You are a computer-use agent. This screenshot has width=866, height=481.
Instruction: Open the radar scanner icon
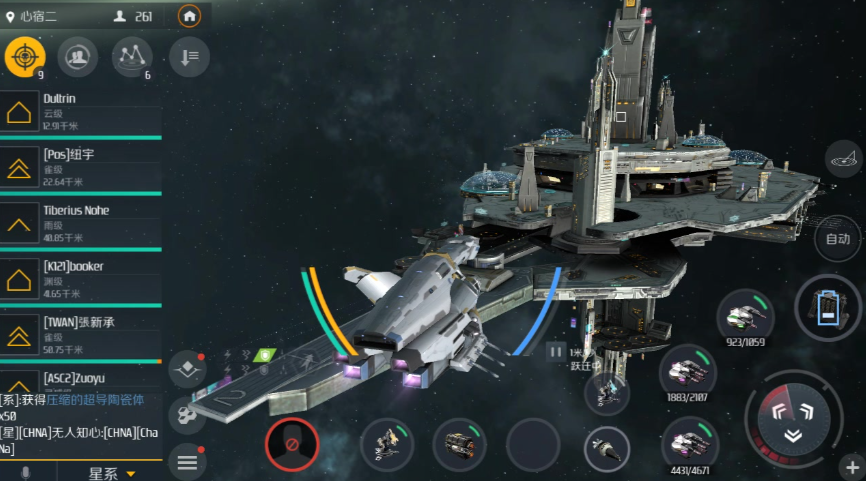coord(845,159)
